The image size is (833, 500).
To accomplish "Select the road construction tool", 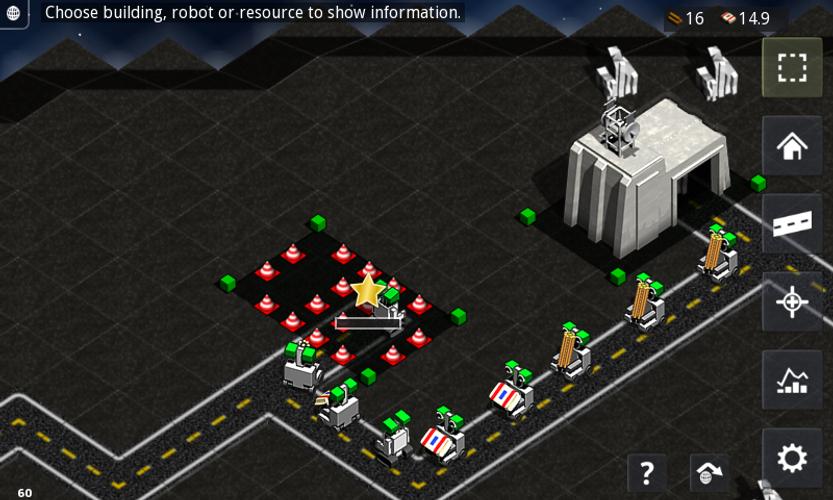I will point(792,223).
